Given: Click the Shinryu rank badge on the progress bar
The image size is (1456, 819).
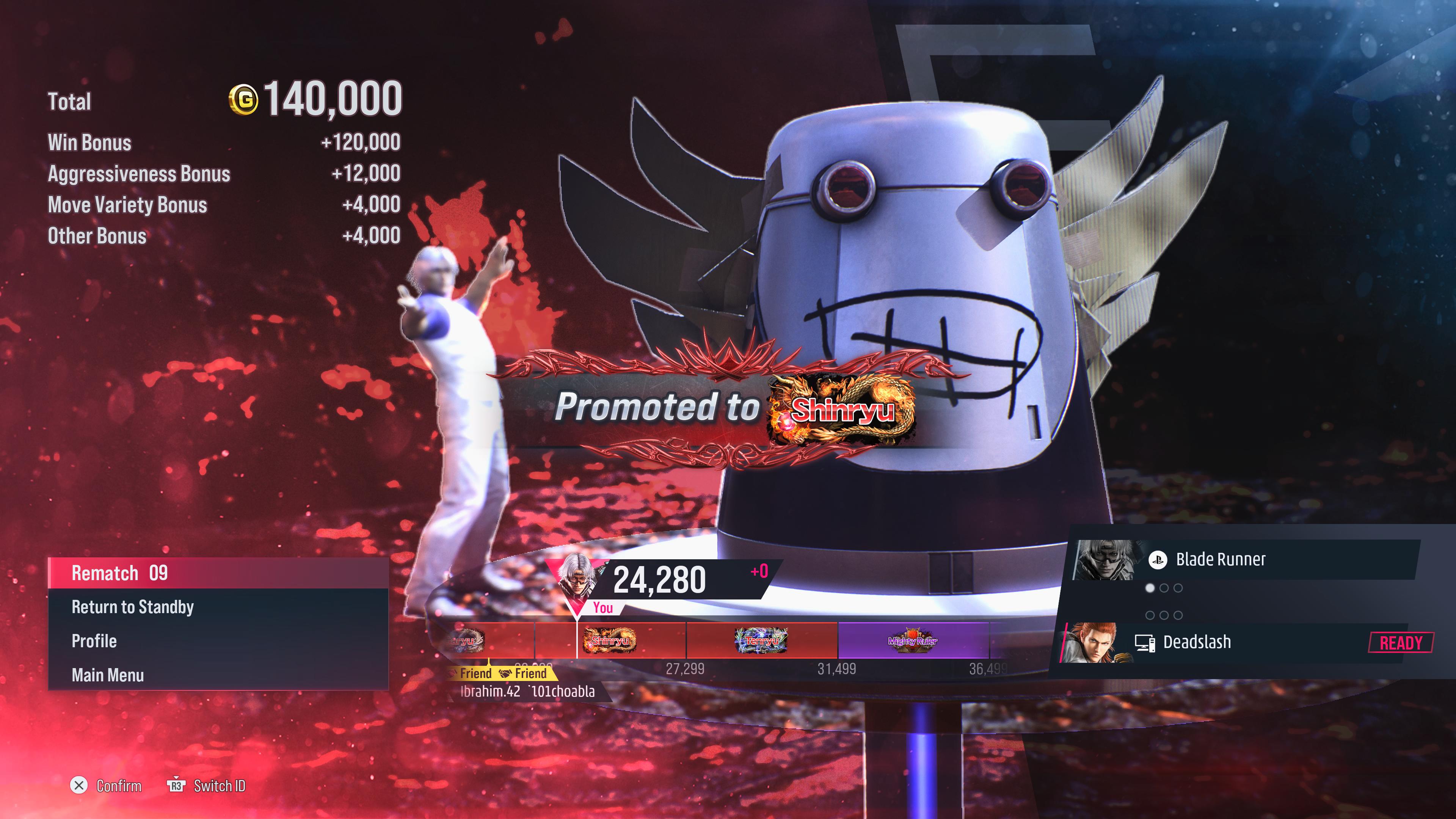Looking at the screenshot, I should coord(610,640).
